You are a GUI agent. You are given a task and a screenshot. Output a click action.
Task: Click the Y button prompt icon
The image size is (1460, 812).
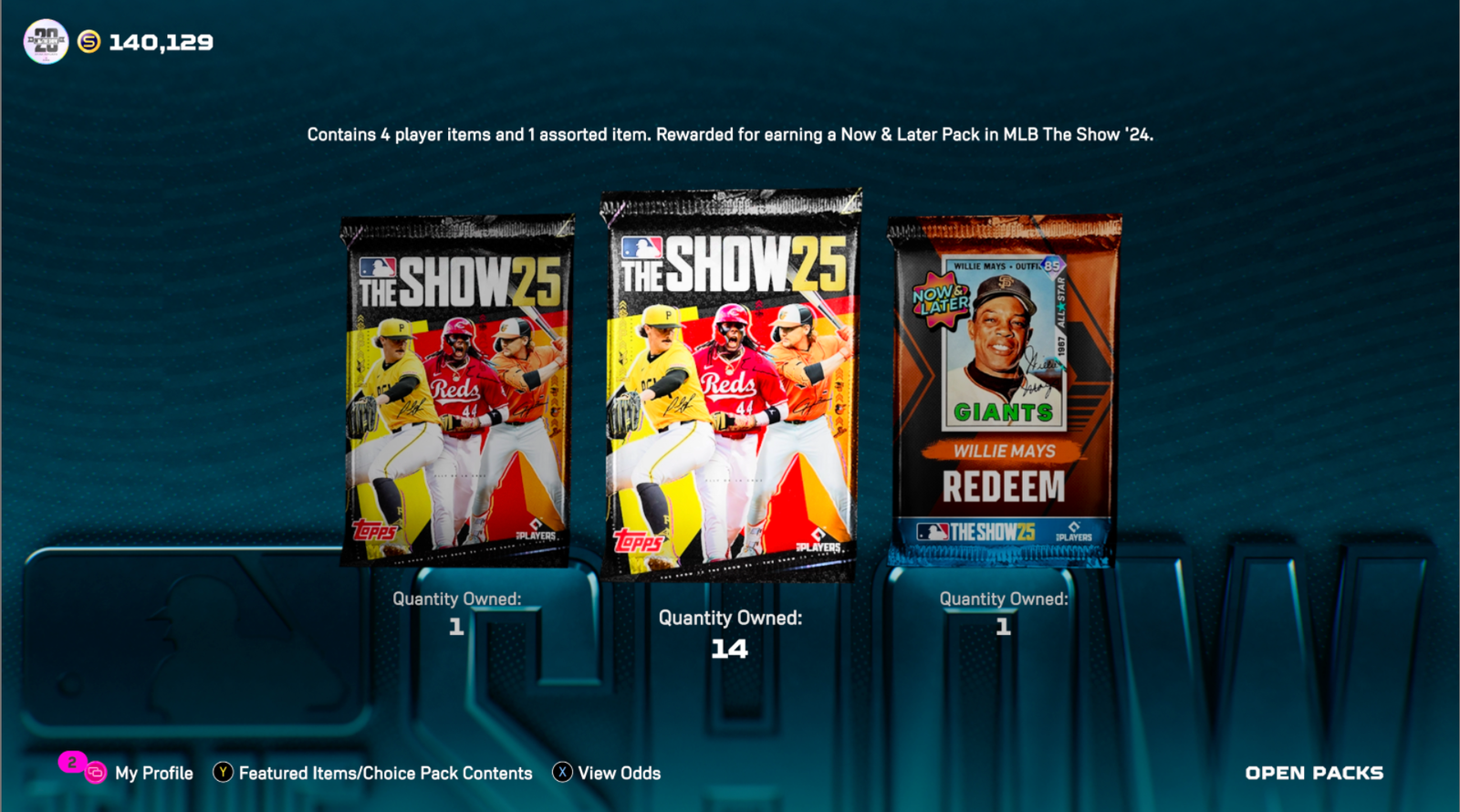pos(222,773)
